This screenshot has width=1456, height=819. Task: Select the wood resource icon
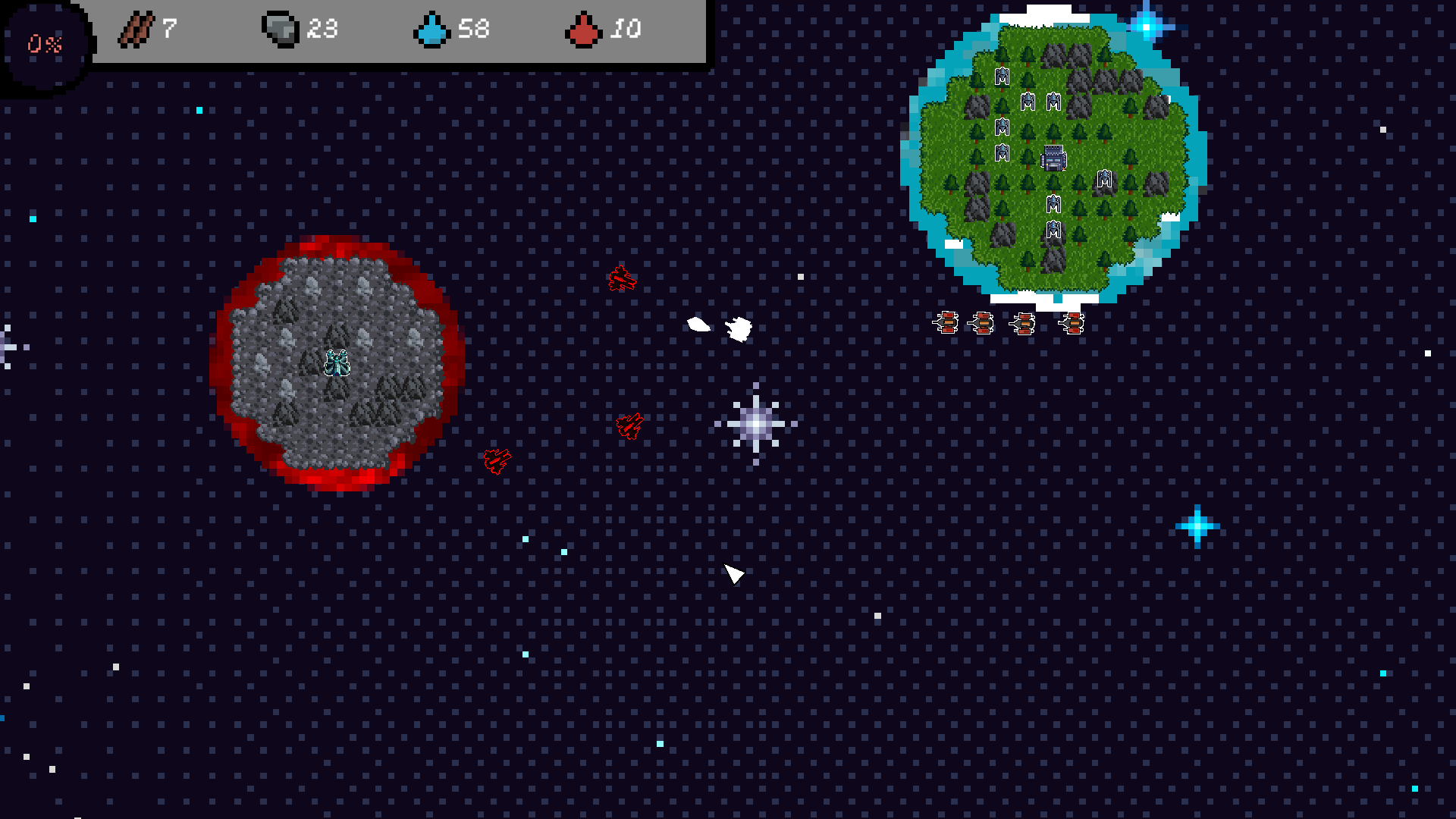pos(136,30)
